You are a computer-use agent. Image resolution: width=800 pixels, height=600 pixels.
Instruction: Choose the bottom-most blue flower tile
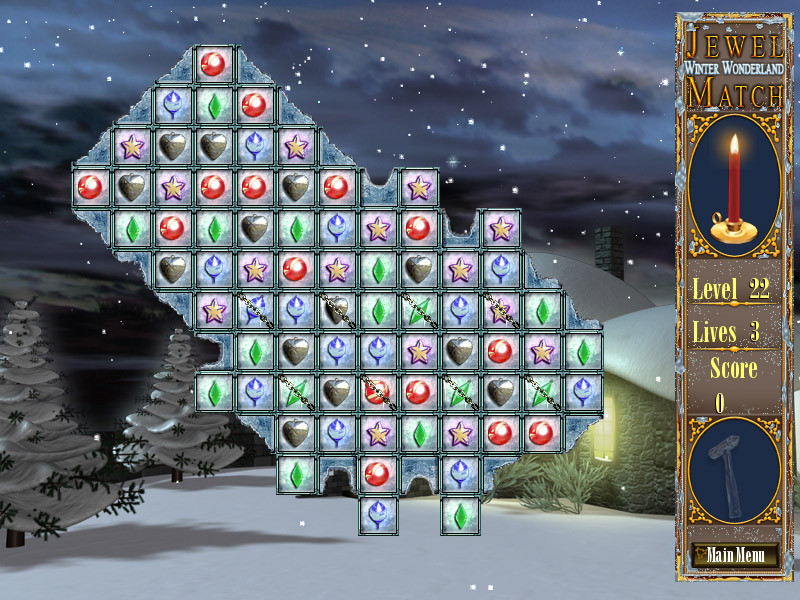[x=377, y=515]
